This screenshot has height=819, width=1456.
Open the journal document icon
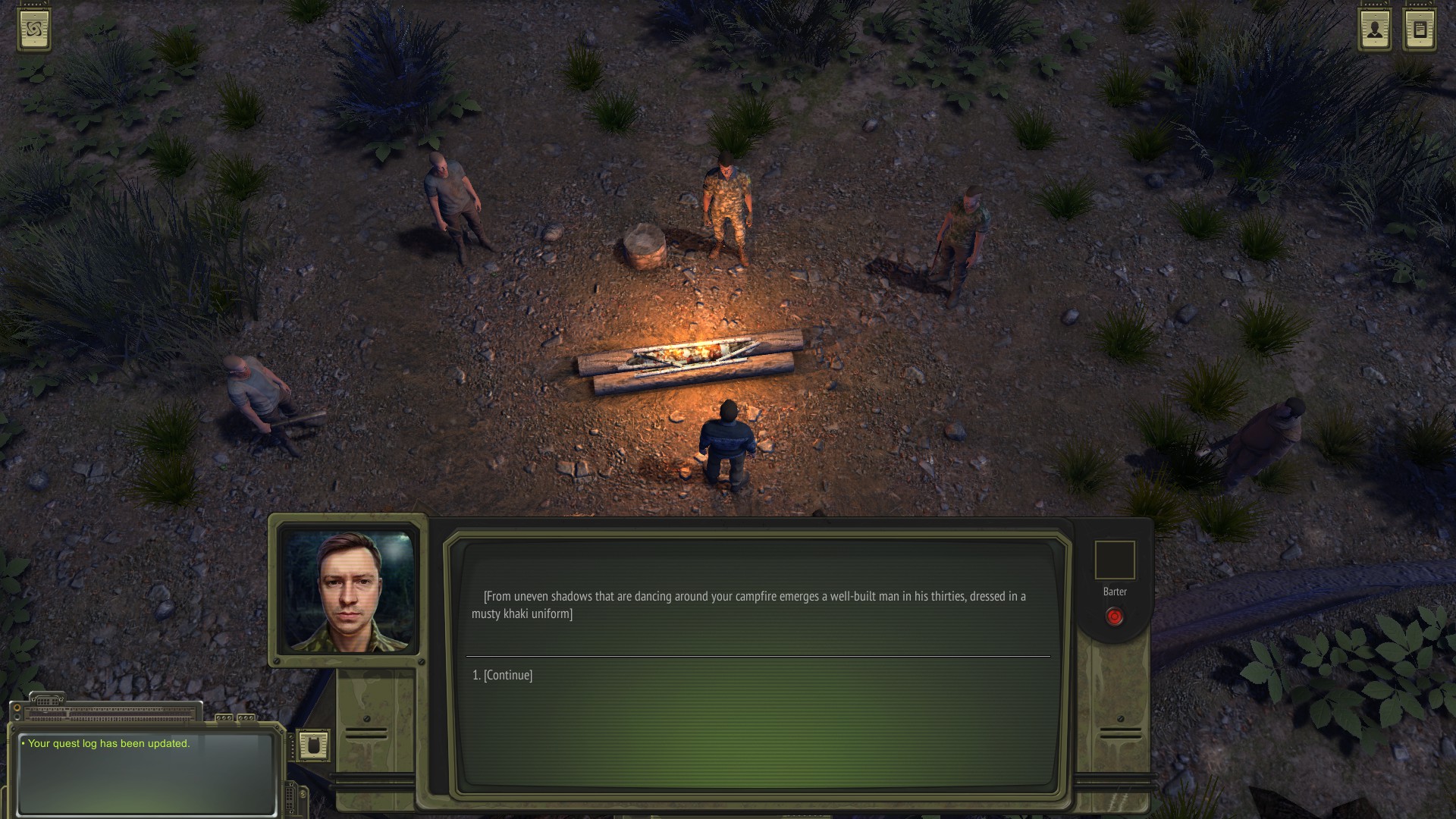click(1420, 30)
